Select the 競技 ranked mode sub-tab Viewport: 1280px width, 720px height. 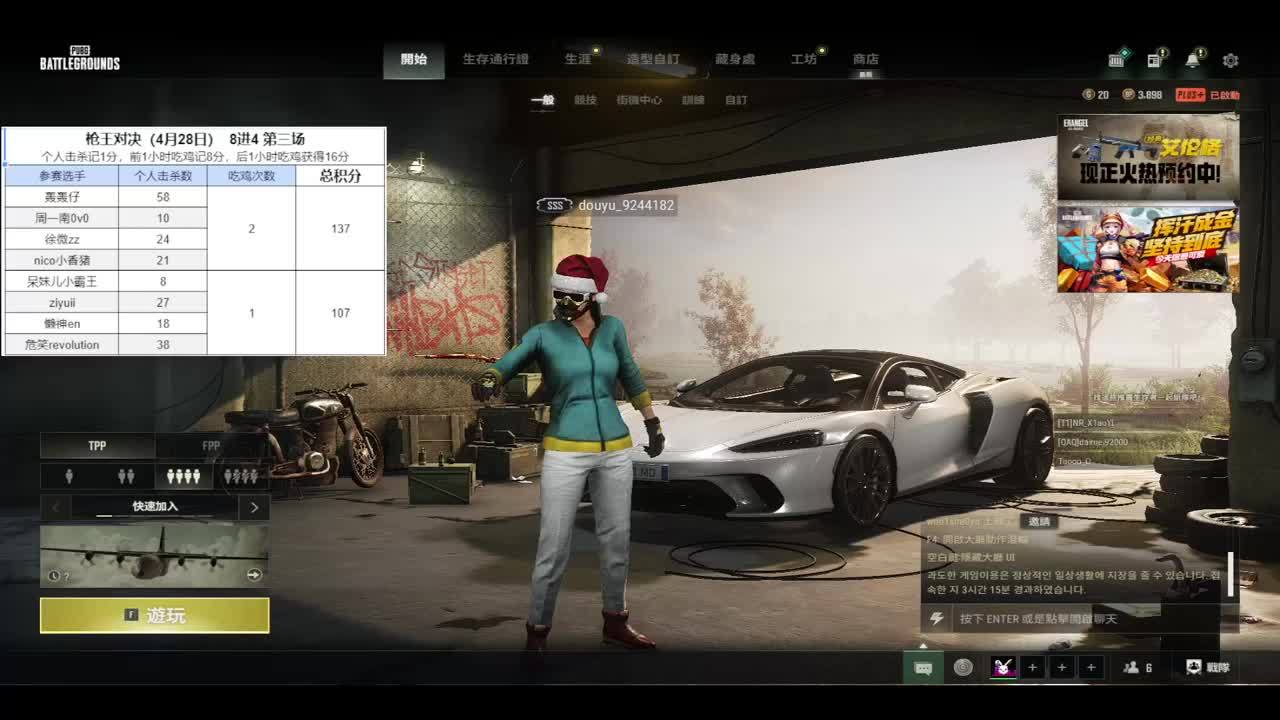point(585,100)
